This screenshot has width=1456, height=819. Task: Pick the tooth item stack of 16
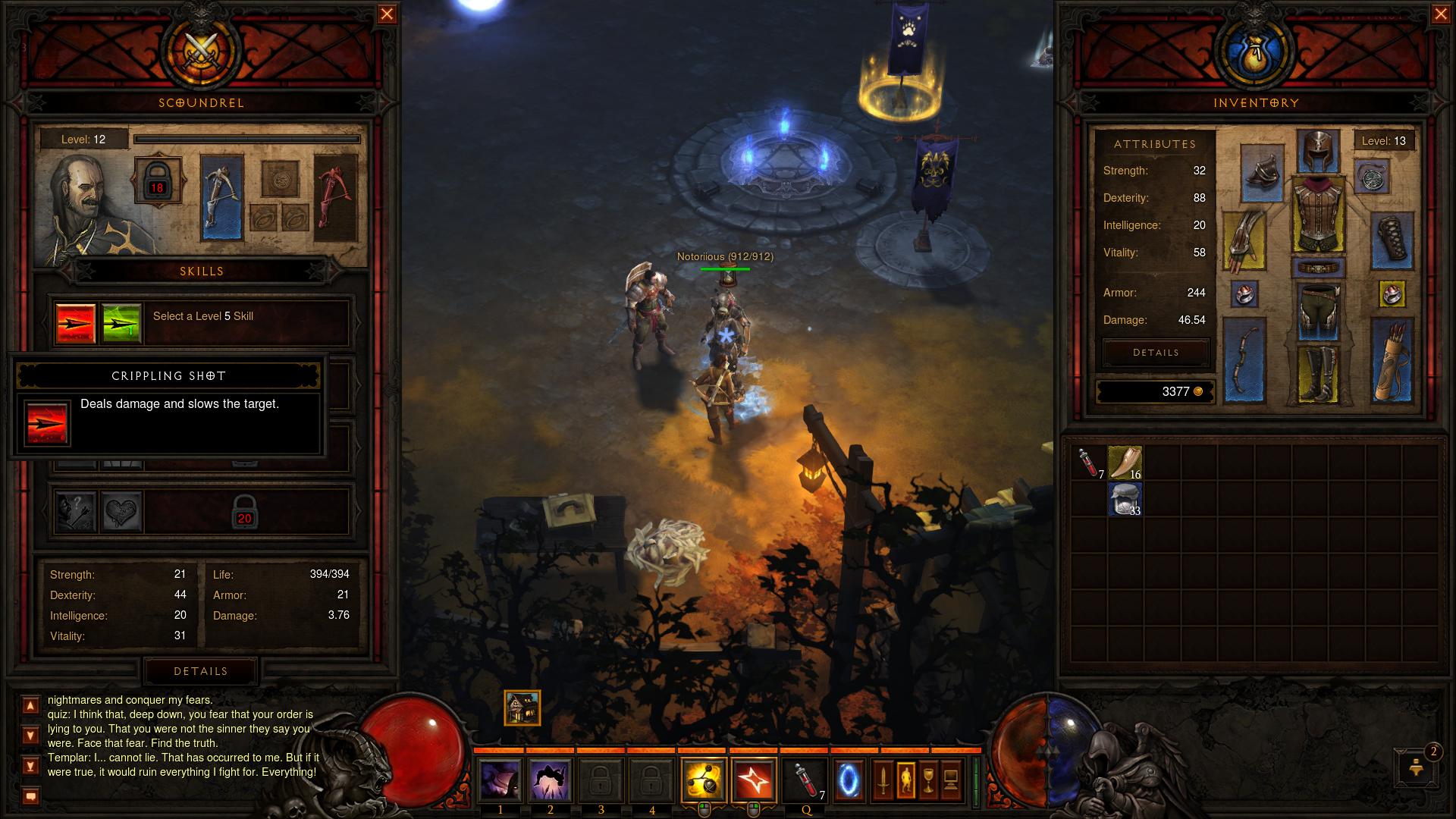click(x=1125, y=463)
